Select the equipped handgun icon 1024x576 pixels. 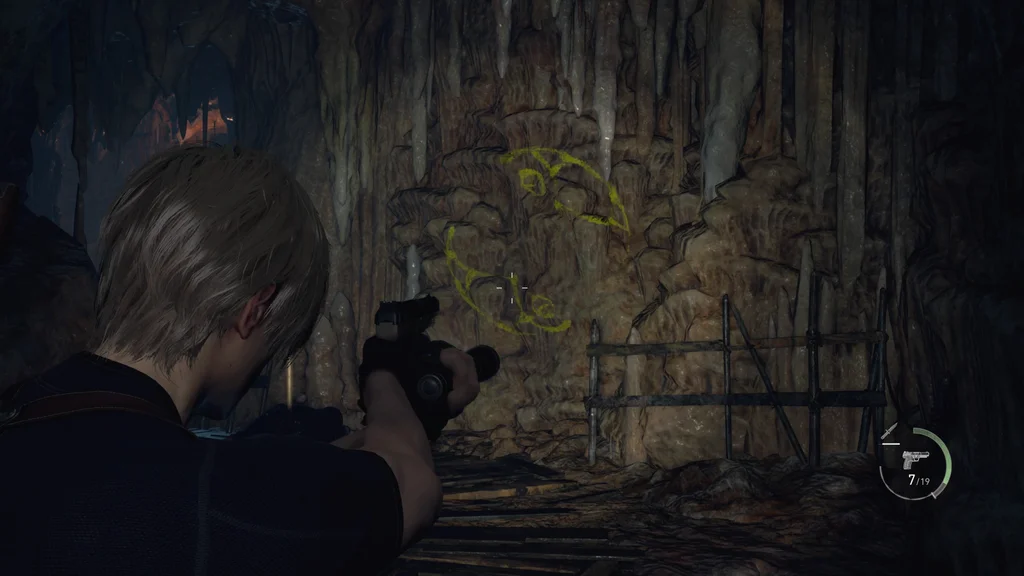pyautogui.click(x=915, y=459)
